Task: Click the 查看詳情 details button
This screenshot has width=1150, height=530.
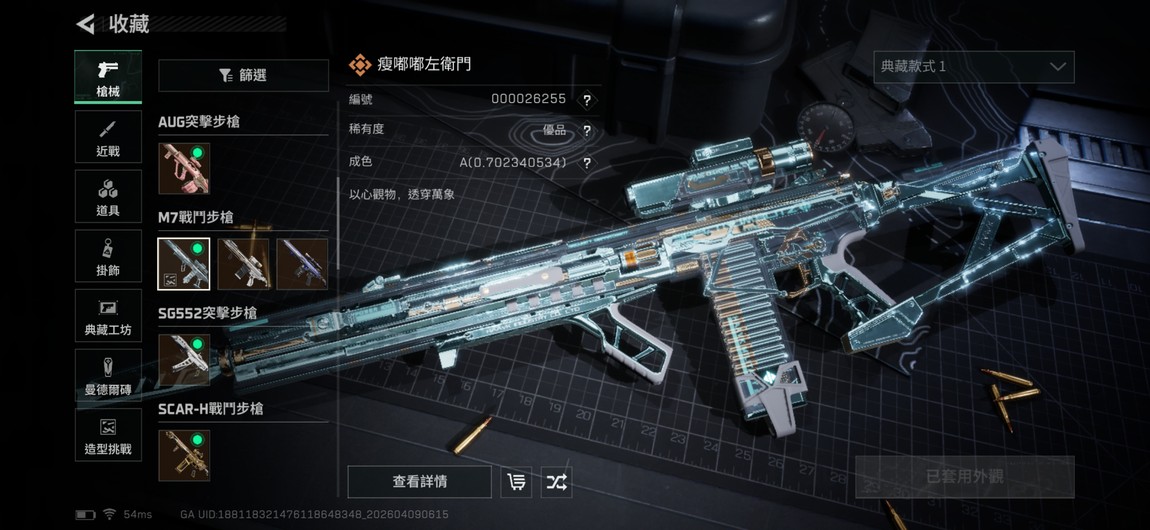Action: [419, 482]
